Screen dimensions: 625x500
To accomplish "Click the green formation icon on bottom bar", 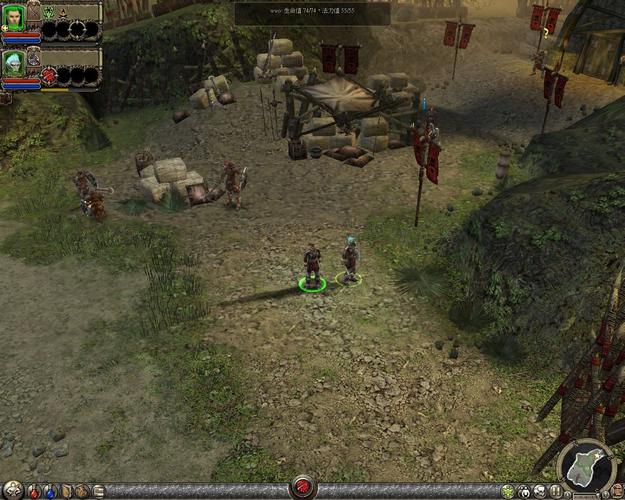I will tap(508, 491).
